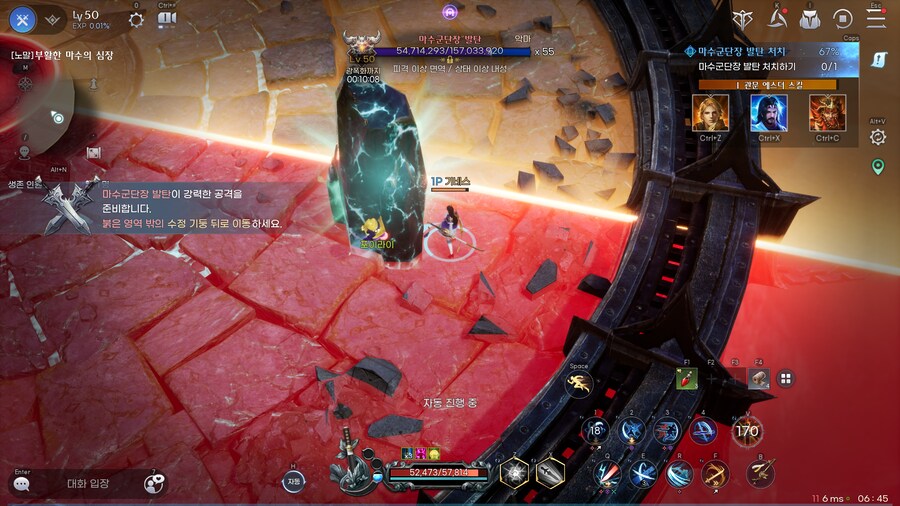
Task: Open the main menu hamburger icon
Action: (x=876, y=18)
